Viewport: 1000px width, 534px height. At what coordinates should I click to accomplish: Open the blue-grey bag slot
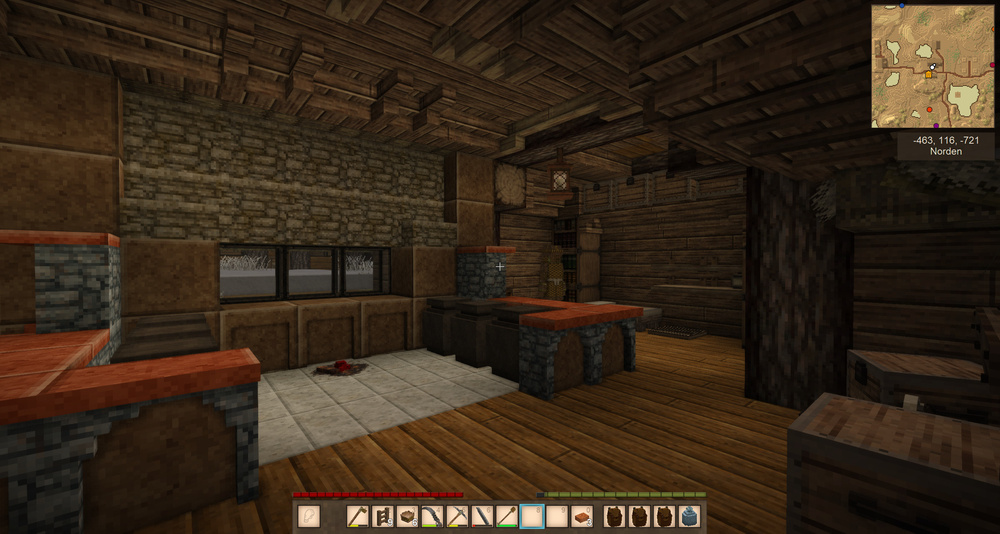[x=689, y=517]
